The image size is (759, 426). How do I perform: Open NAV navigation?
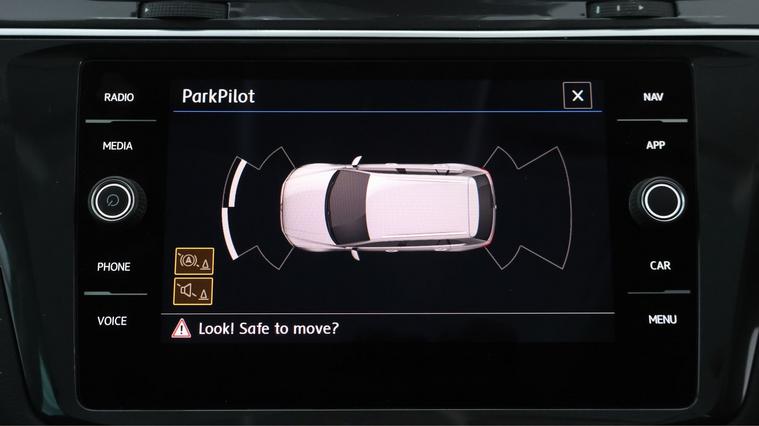tap(654, 97)
